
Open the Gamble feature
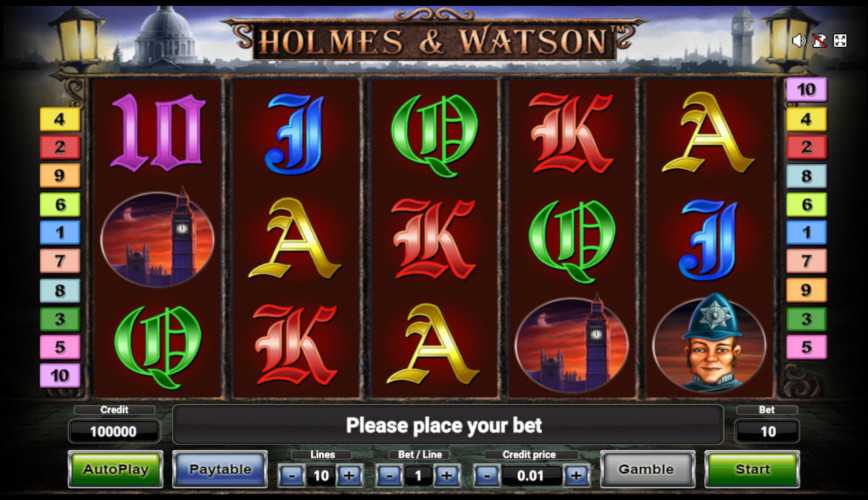(x=646, y=469)
